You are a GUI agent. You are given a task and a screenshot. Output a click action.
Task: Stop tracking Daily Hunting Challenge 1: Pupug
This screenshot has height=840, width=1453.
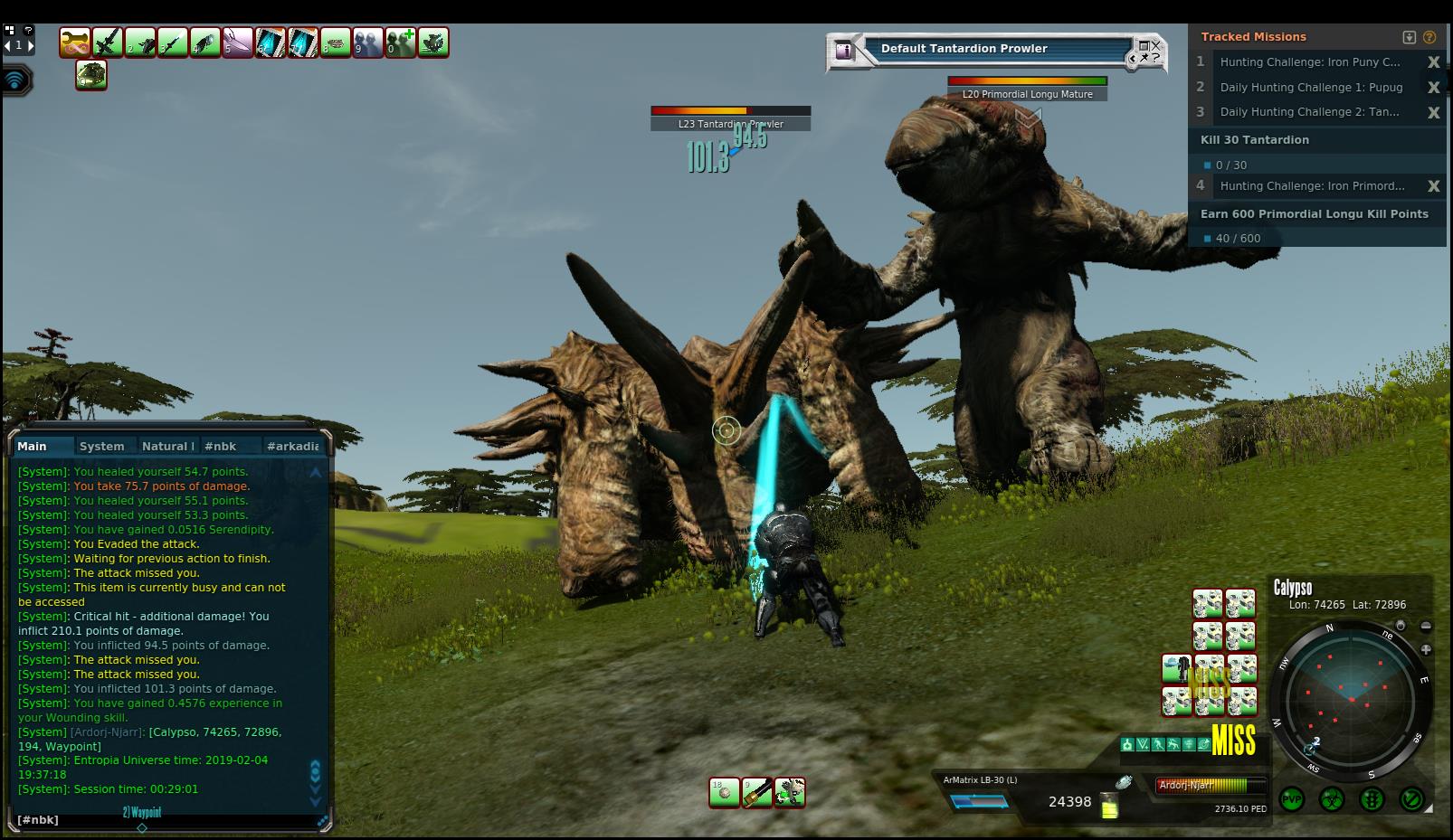tap(1433, 88)
